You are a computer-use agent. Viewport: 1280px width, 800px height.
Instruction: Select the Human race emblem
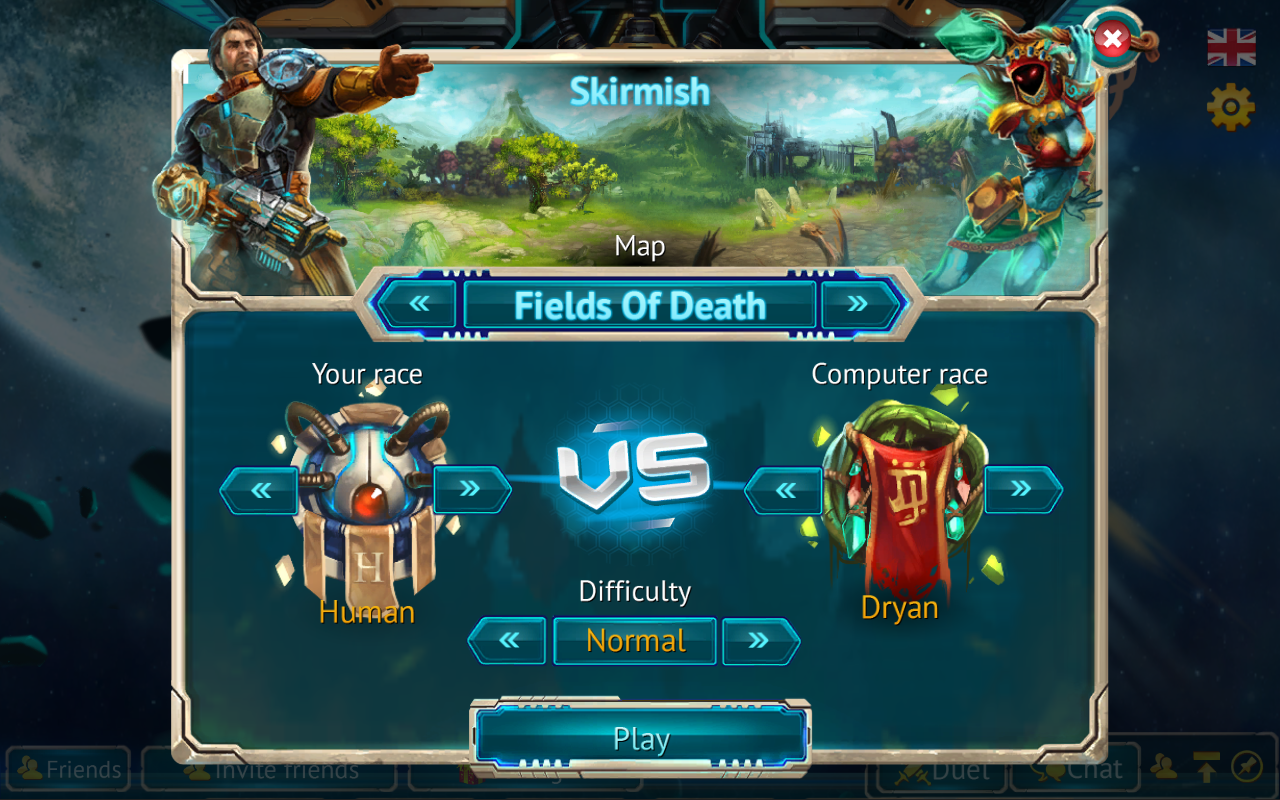point(367,490)
